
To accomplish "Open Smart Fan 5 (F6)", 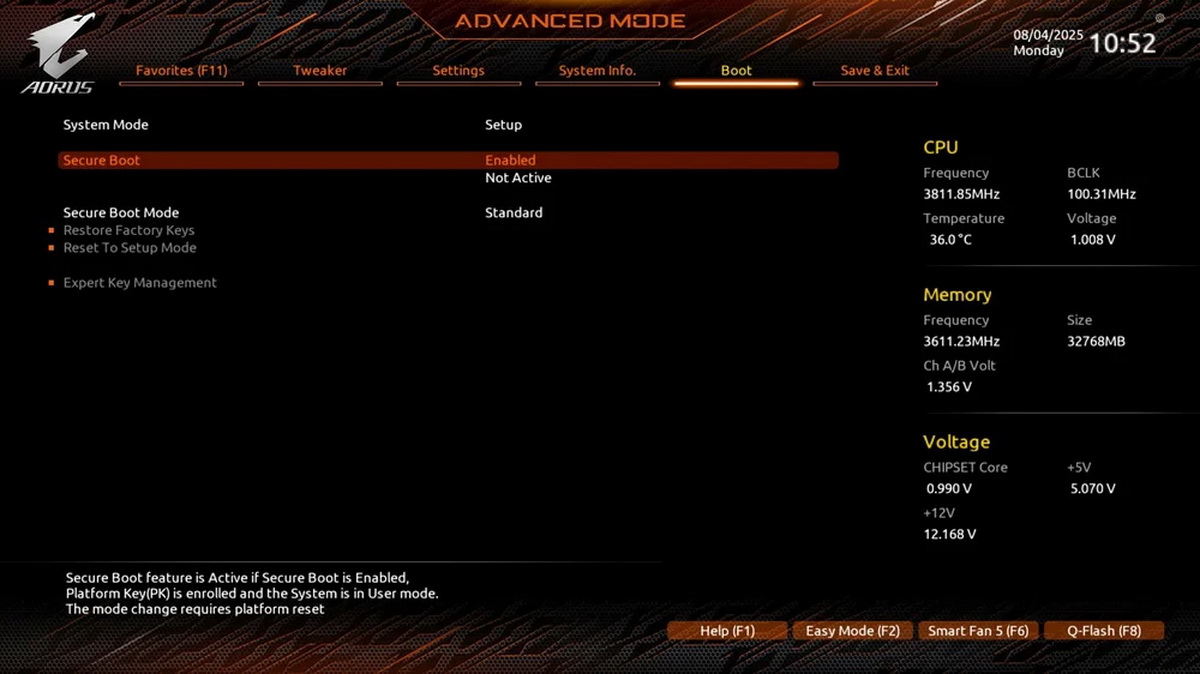I will (978, 631).
